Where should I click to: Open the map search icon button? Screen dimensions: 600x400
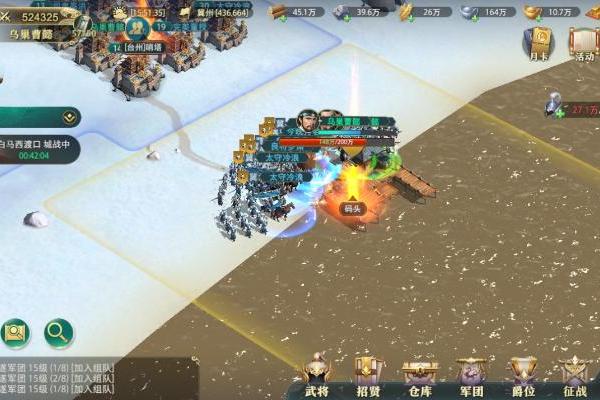16,332
